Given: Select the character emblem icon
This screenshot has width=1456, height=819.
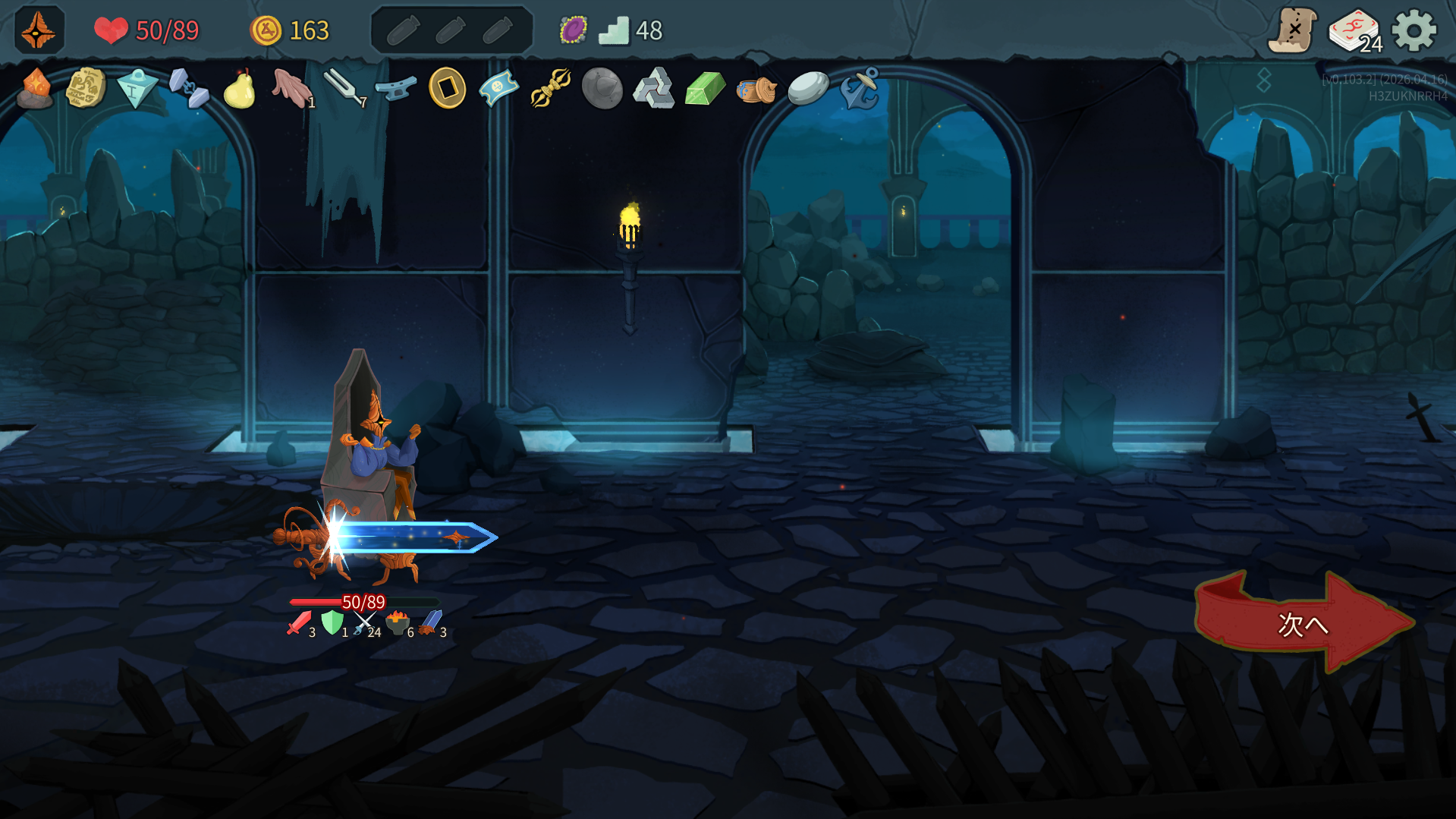Looking at the screenshot, I should tap(39, 30).
